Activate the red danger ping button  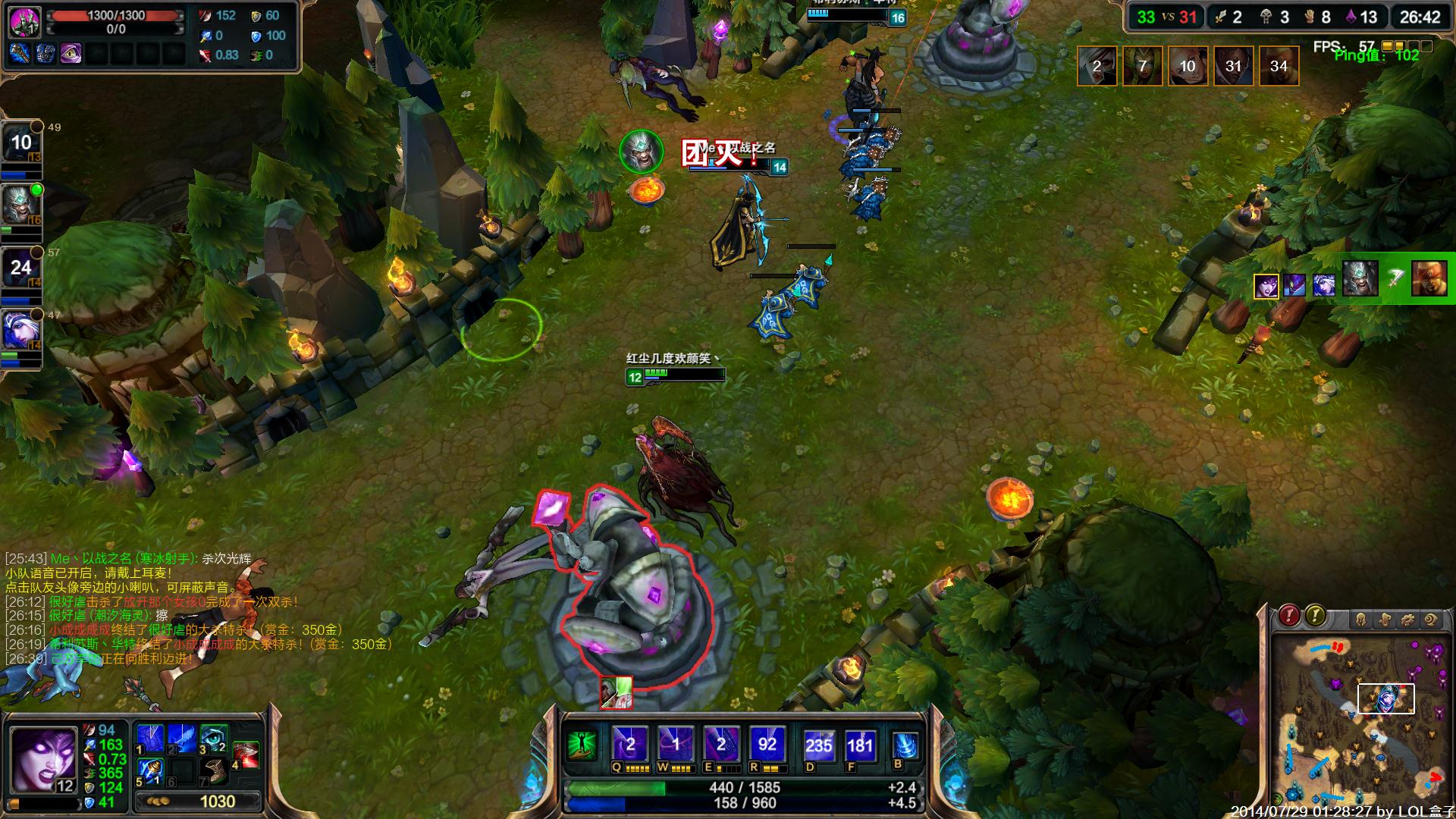coord(1289,616)
